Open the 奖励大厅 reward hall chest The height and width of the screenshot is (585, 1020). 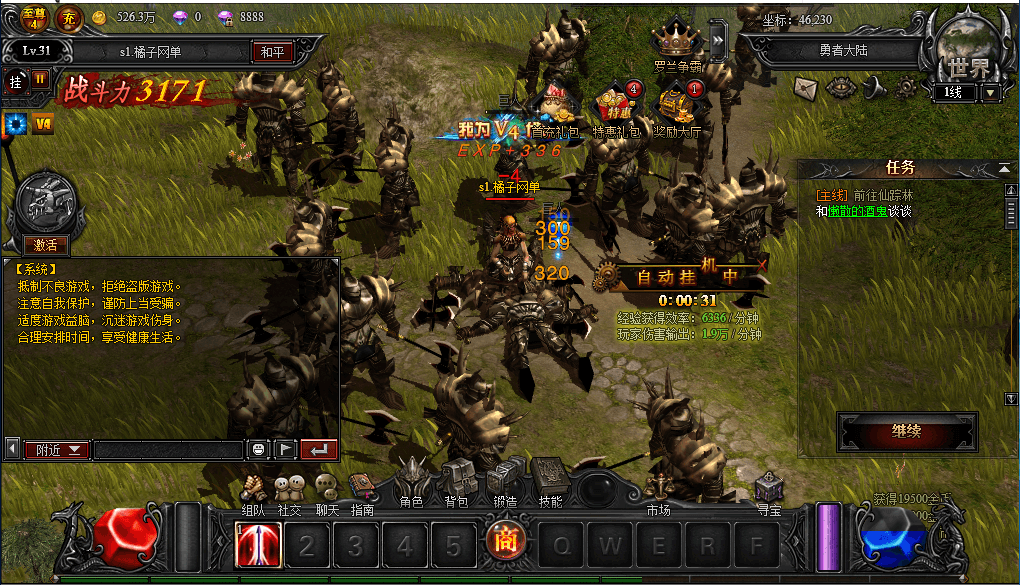pos(677,107)
